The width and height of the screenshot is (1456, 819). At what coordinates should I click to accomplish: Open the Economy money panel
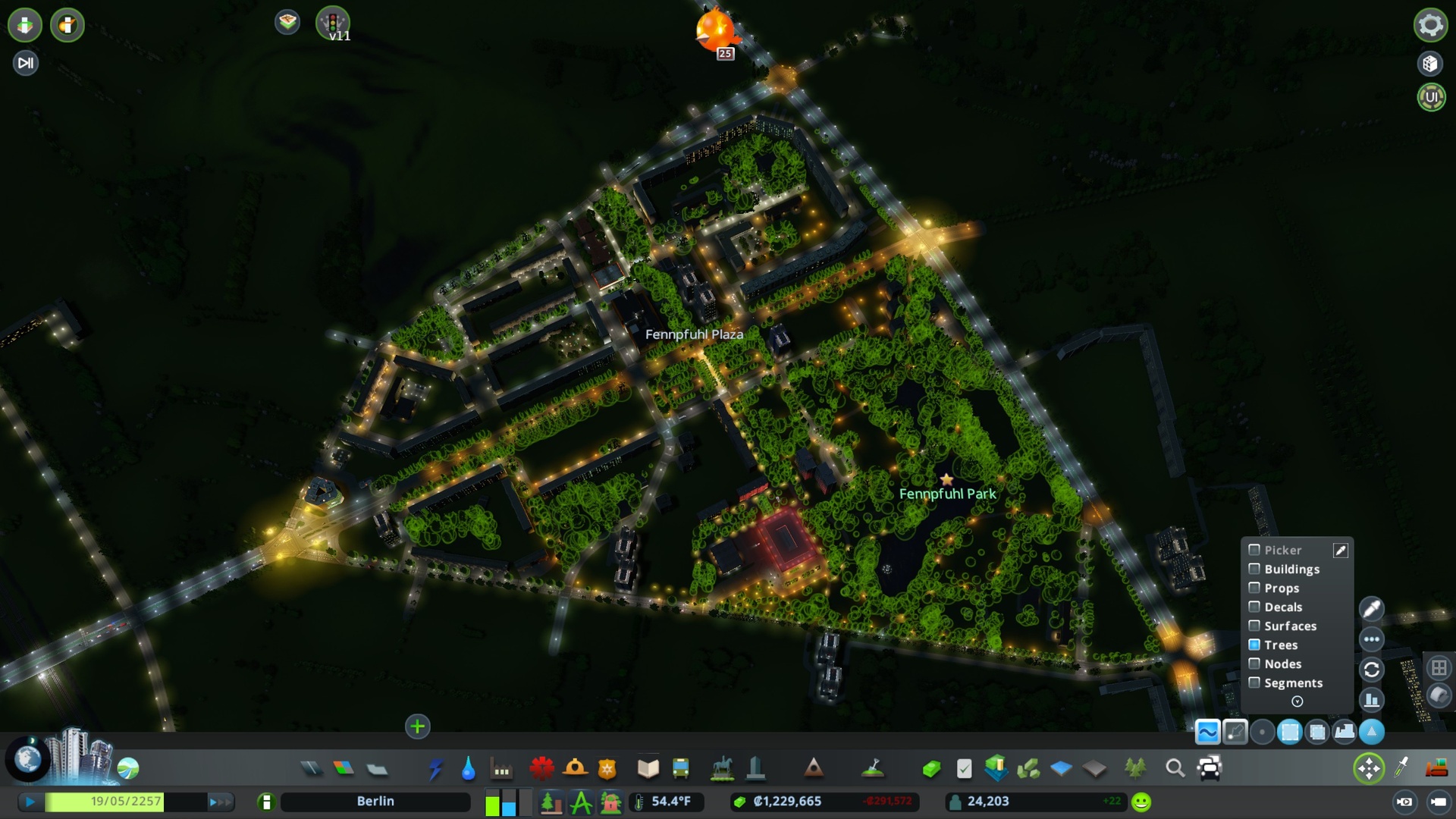click(931, 767)
